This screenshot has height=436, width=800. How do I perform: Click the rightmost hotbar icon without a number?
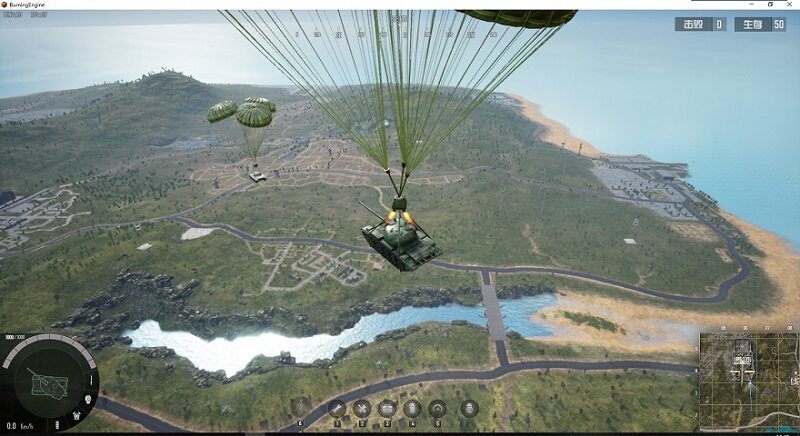[469, 408]
